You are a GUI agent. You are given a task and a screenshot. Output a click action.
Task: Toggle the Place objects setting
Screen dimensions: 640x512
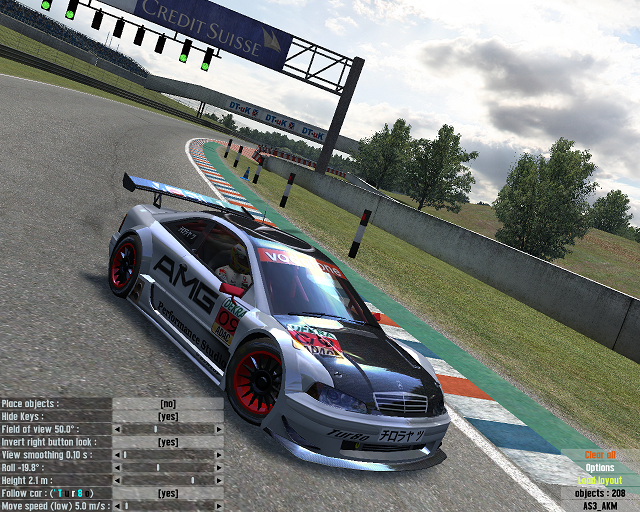coord(168,403)
